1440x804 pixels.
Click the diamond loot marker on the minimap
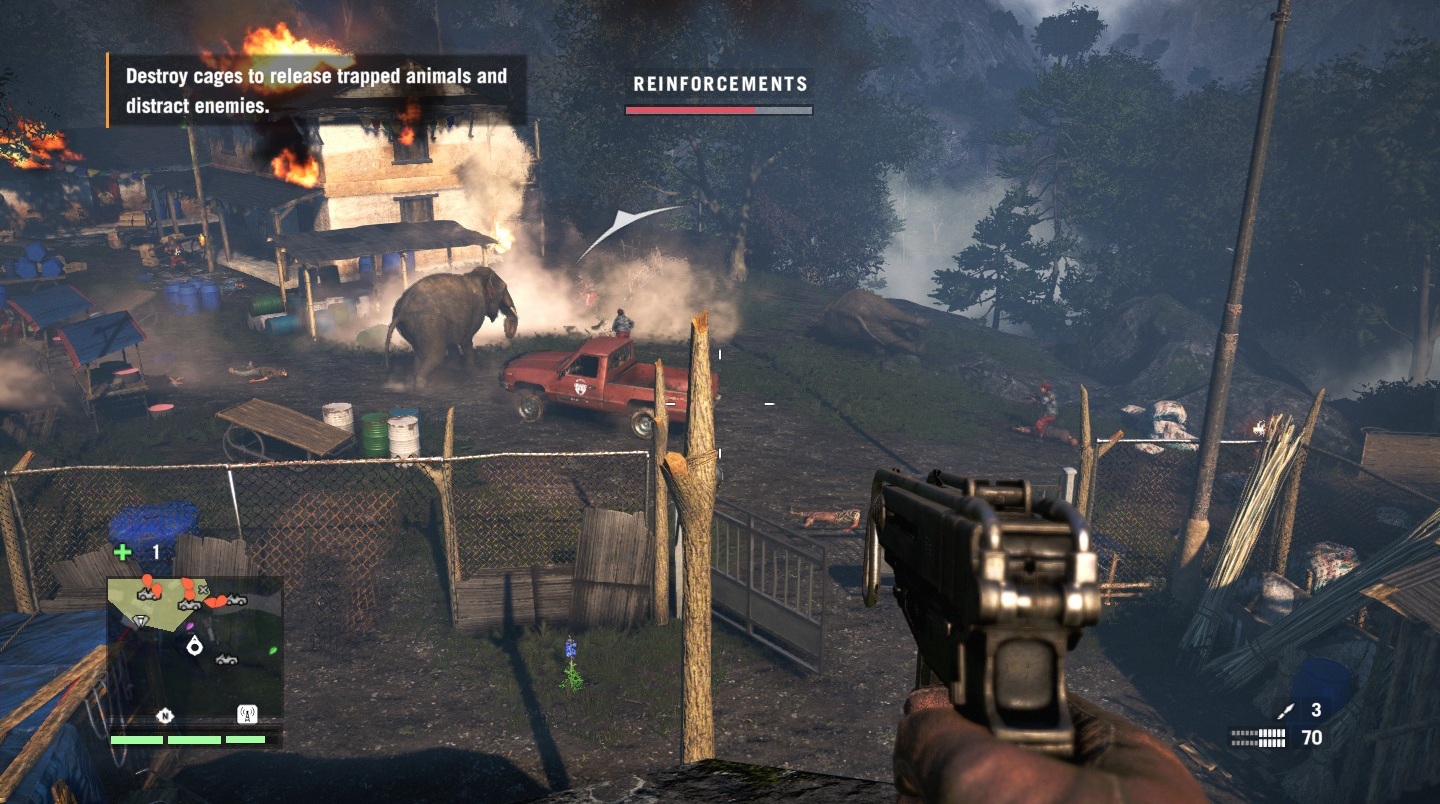coord(140,620)
